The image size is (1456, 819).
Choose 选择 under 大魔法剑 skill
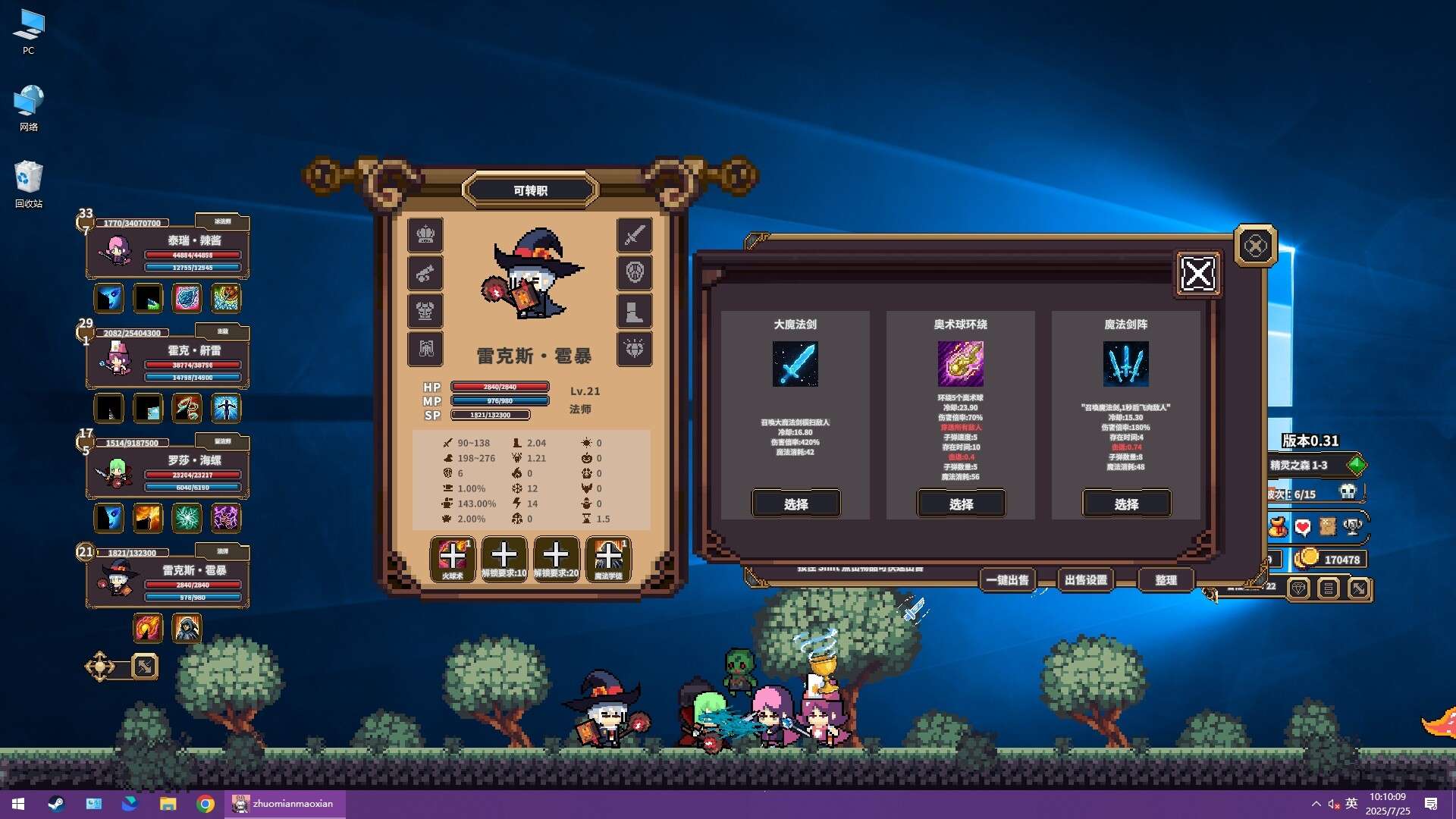(795, 504)
